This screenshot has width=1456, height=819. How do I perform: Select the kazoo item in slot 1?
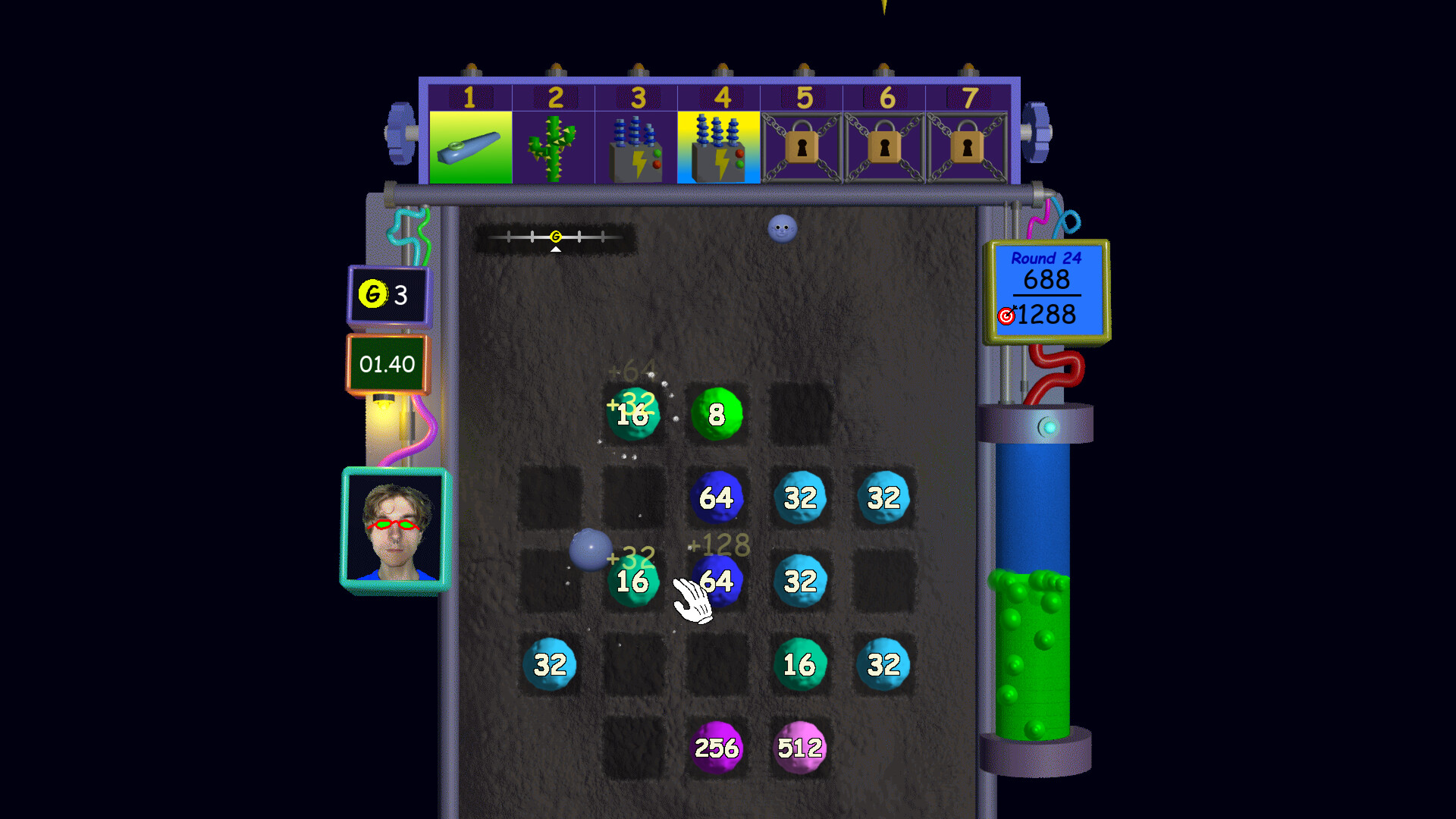tap(471, 146)
